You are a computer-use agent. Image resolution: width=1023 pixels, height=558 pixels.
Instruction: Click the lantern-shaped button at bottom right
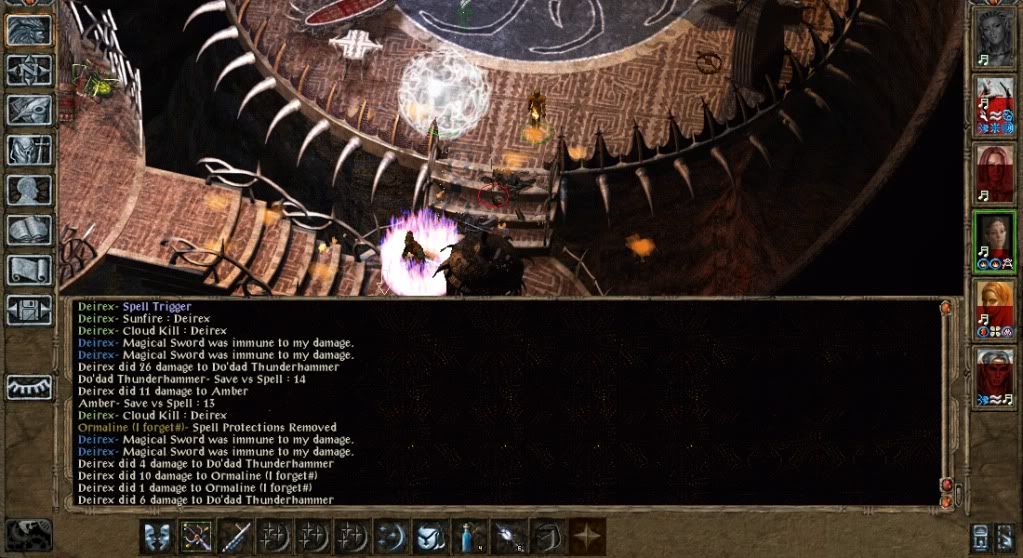click(982, 538)
